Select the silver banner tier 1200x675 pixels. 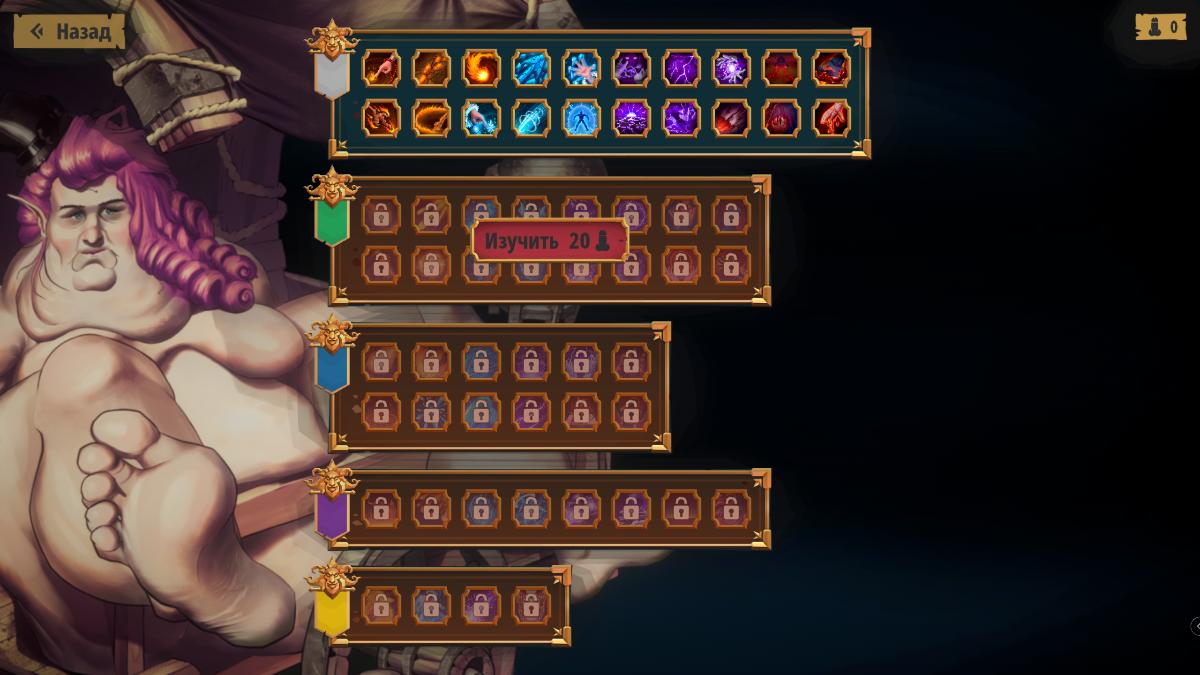pos(331,74)
